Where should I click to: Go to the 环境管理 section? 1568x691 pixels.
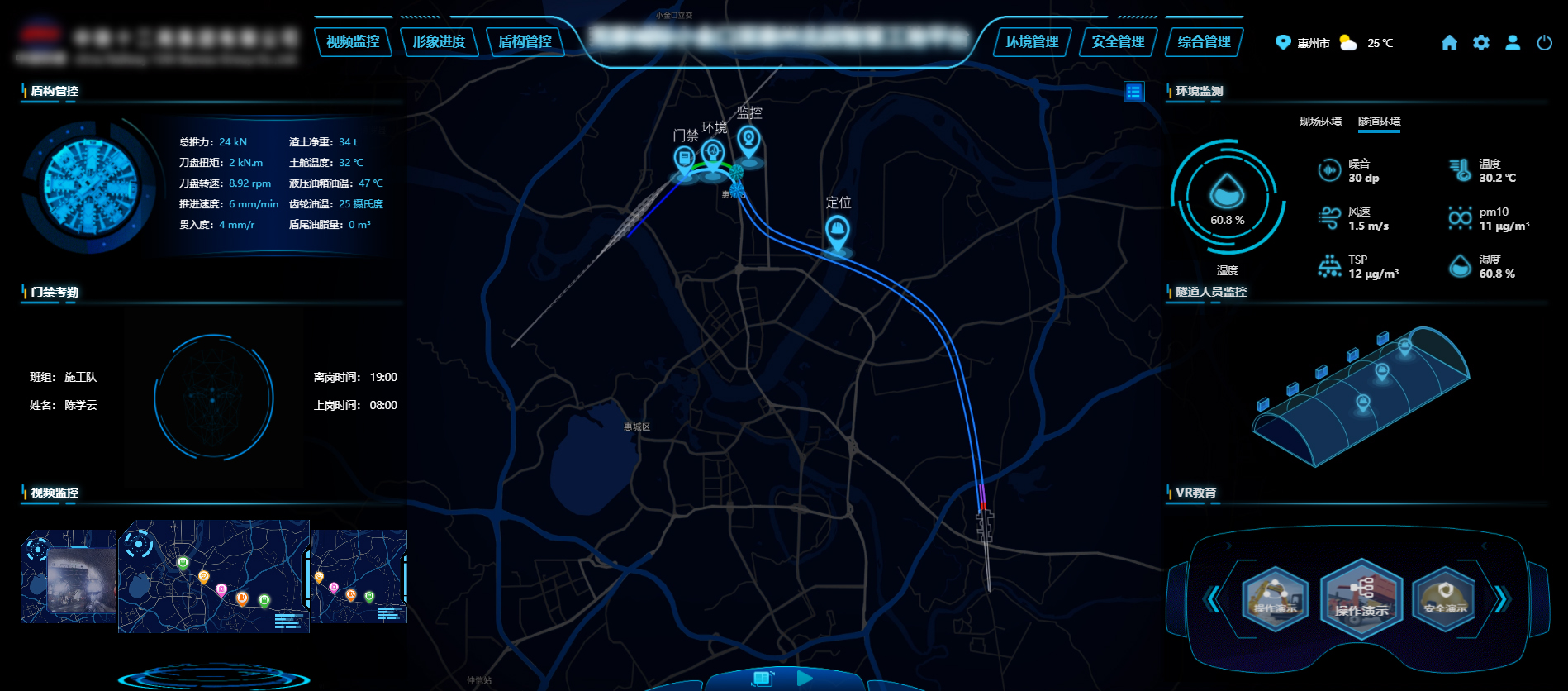point(1032,41)
